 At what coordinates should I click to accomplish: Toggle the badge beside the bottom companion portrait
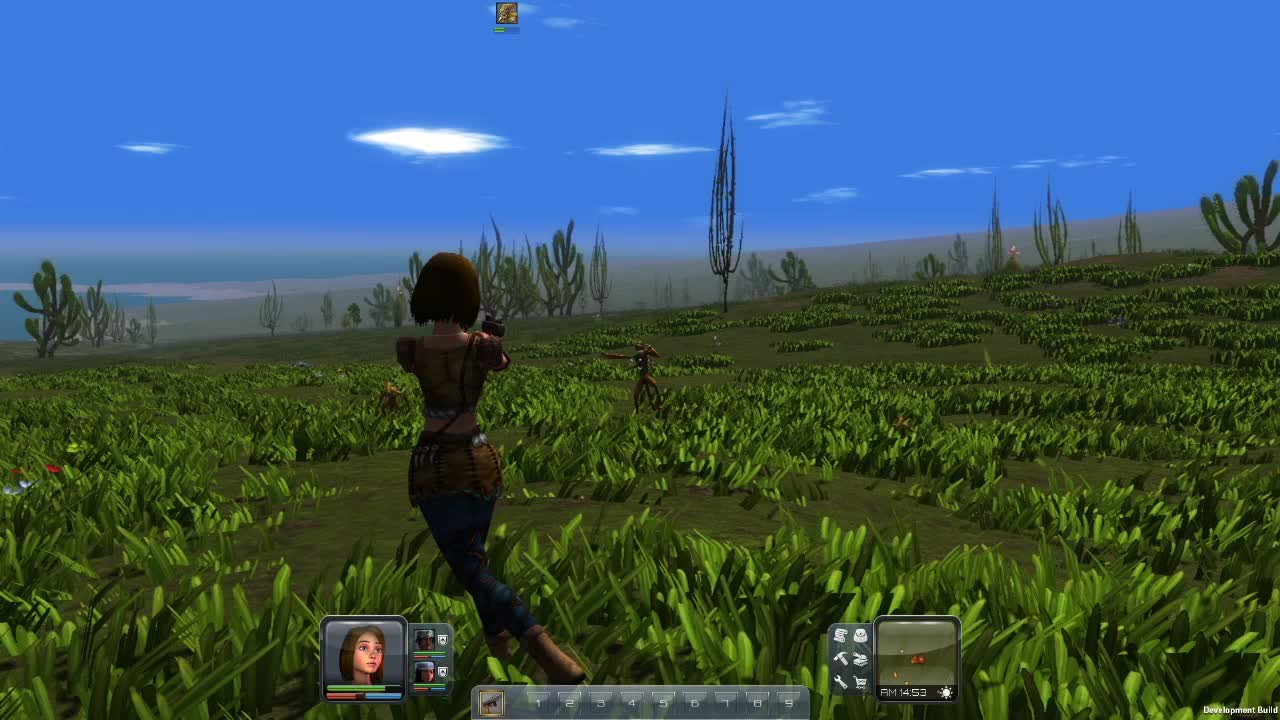[443, 672]
